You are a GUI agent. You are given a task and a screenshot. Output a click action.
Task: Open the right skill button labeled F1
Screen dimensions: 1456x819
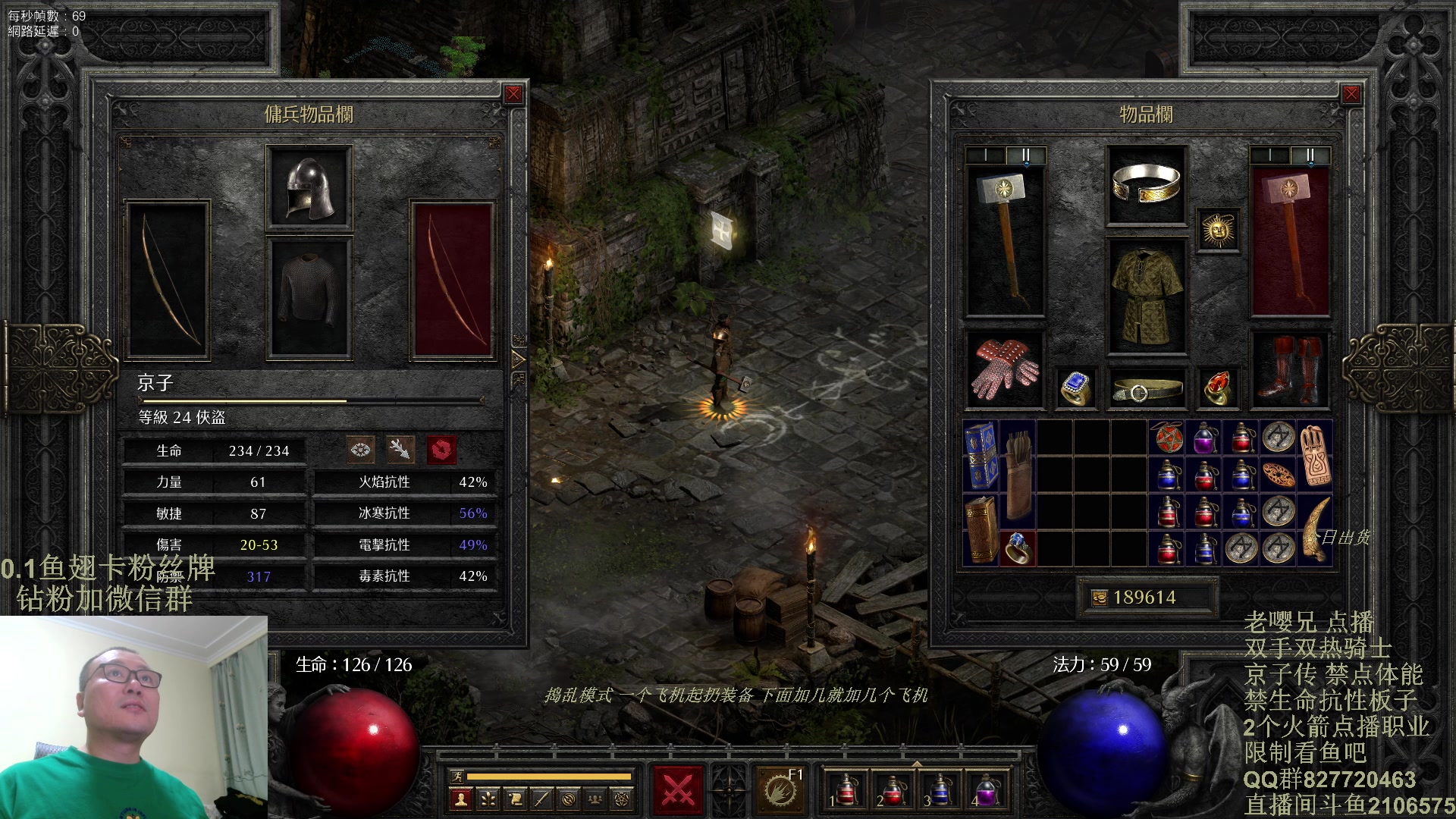[780, 790]
